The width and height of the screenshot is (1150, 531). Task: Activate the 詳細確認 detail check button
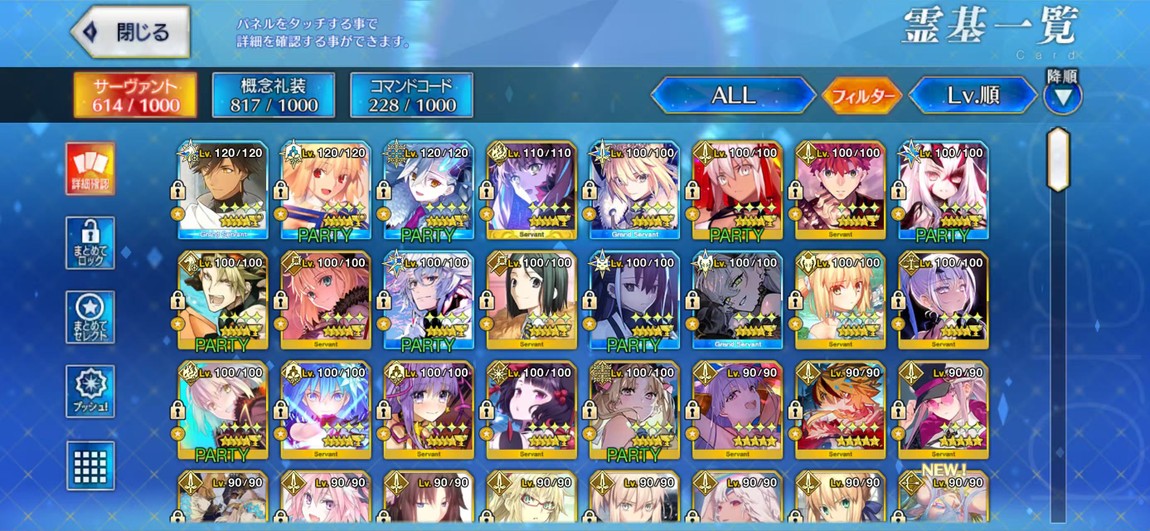click(x=90, y=168)
